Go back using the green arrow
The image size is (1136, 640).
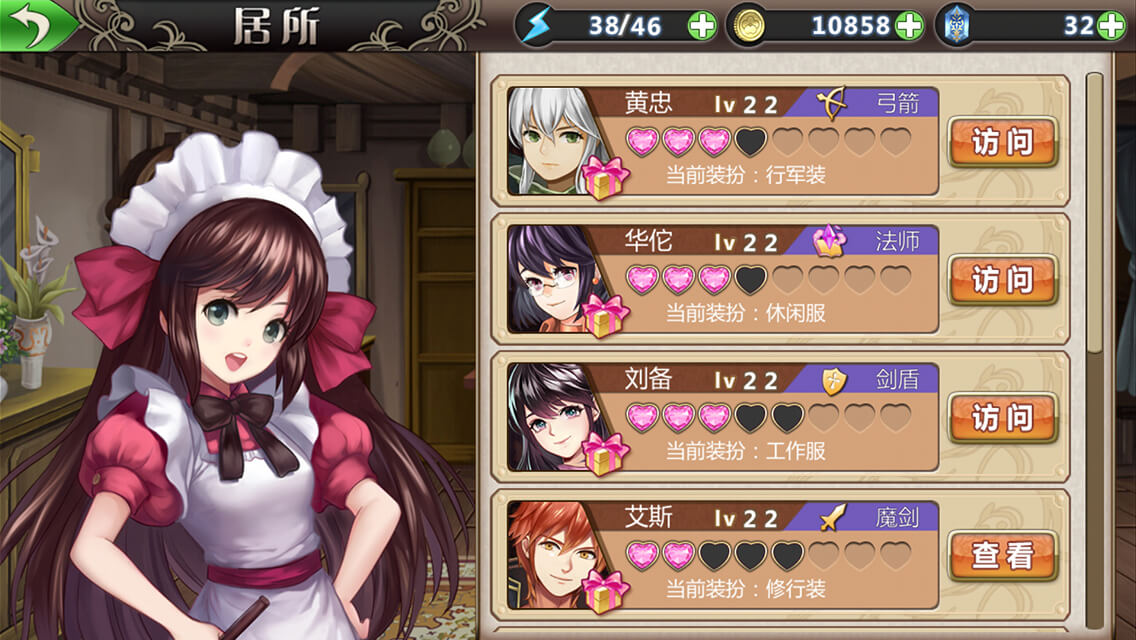pyautogui.click(x=34, y=26)
